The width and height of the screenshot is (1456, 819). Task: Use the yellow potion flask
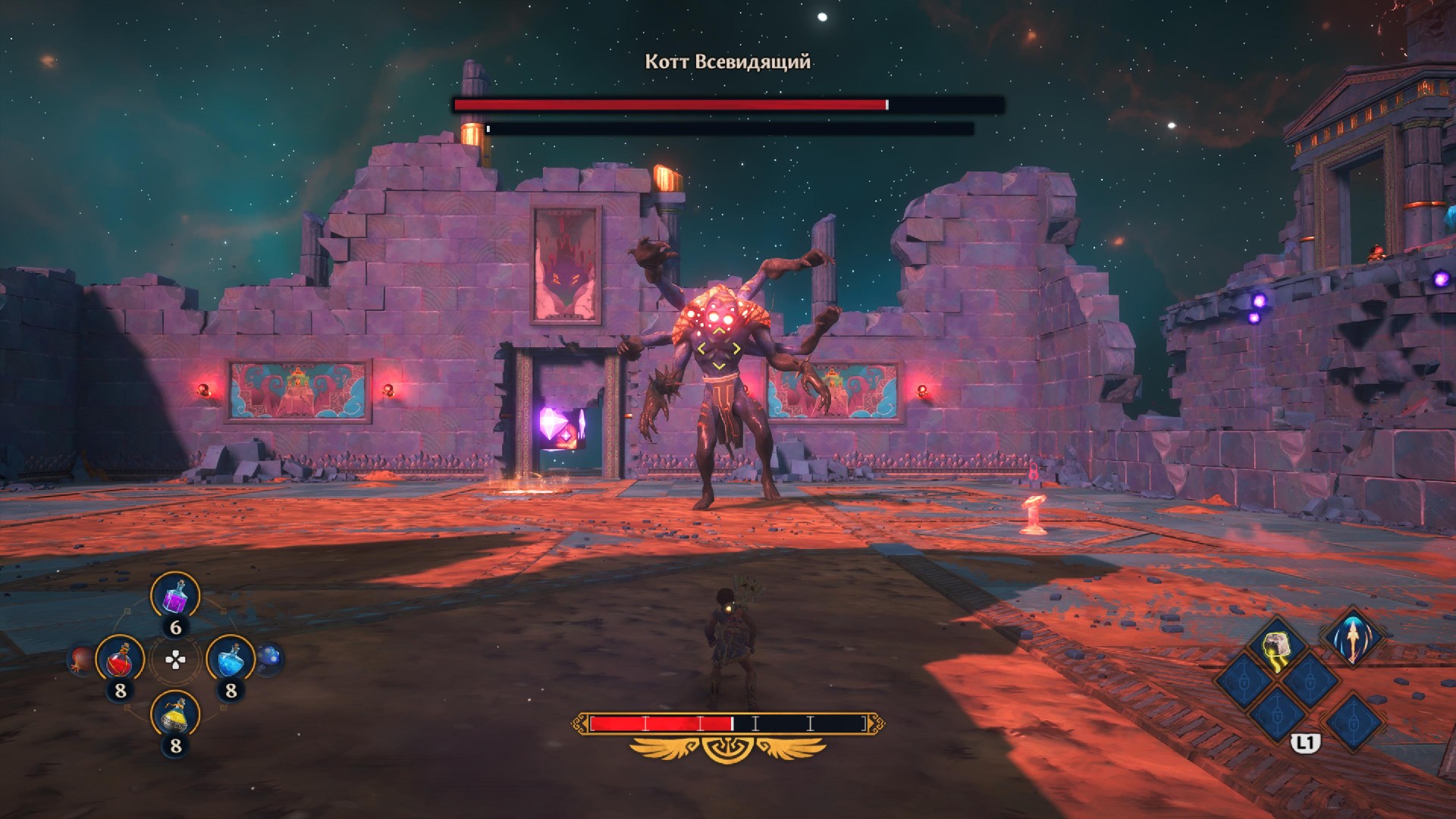point(175,714)
